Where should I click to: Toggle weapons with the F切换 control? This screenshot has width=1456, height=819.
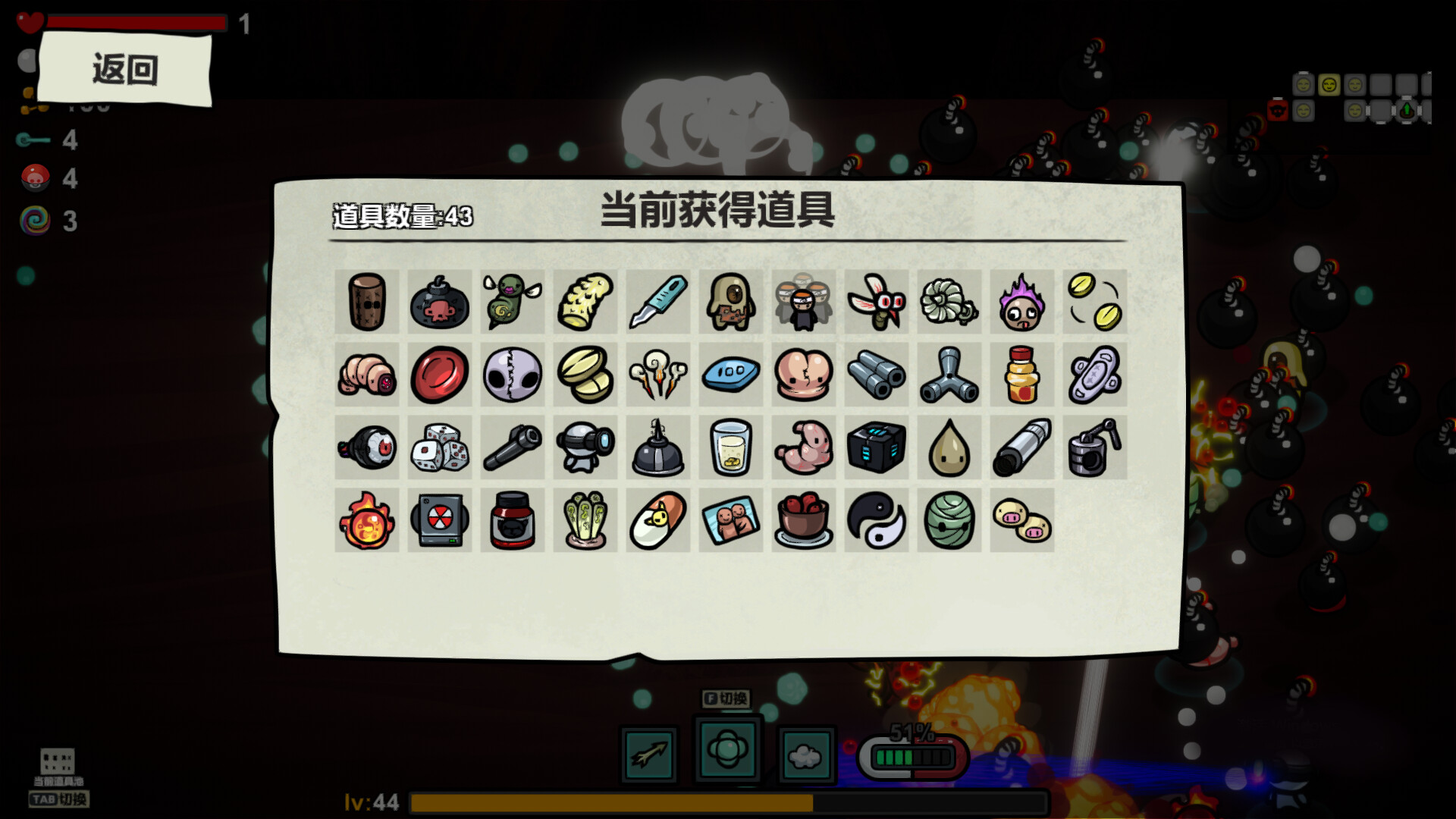[x=726, y=700]
